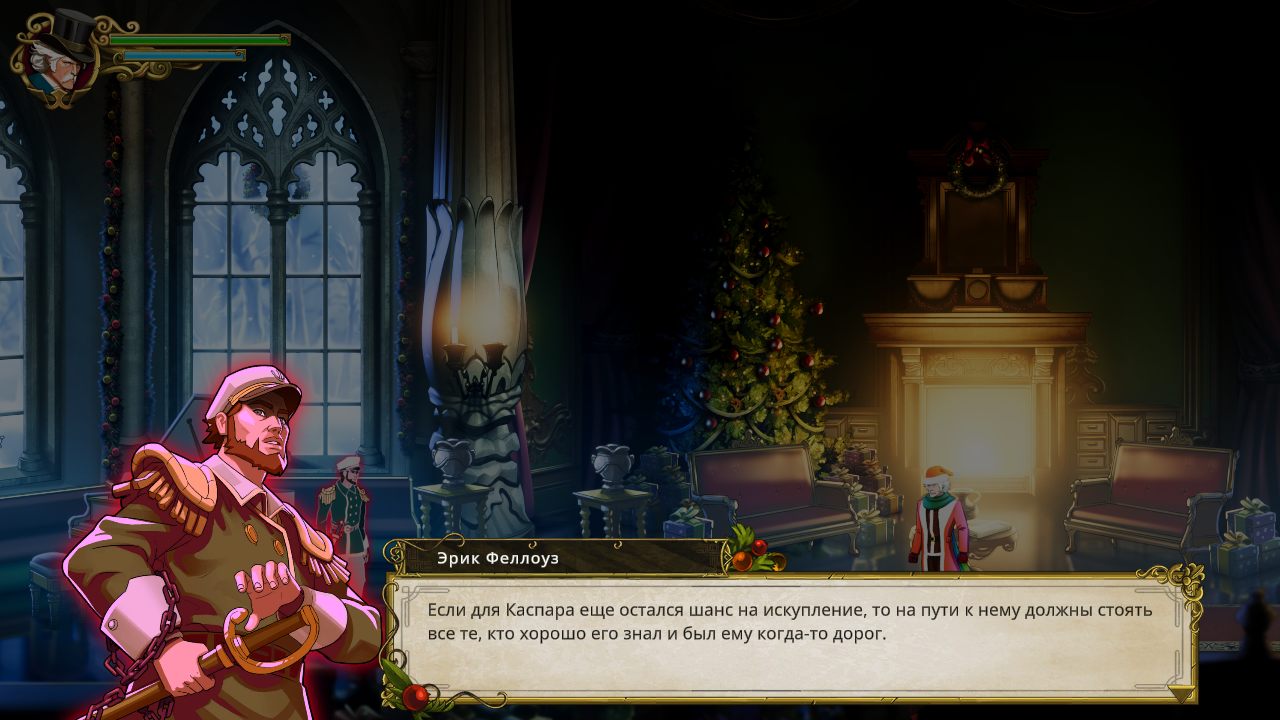Click the top-hat character portrait
The image size is (1280, 720).
click(x=56, y=56)
